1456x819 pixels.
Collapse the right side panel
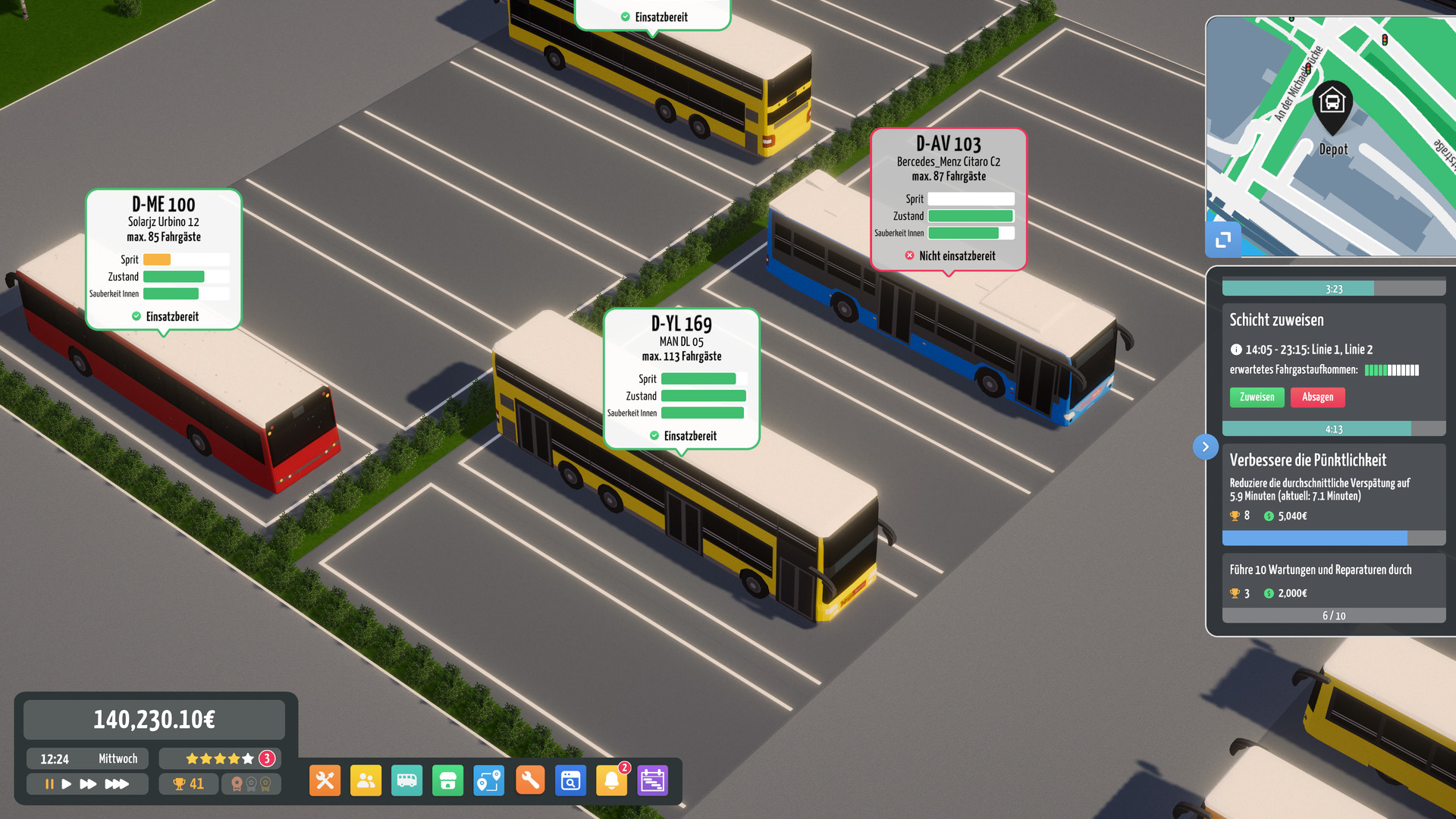[x=1206, y=447]
